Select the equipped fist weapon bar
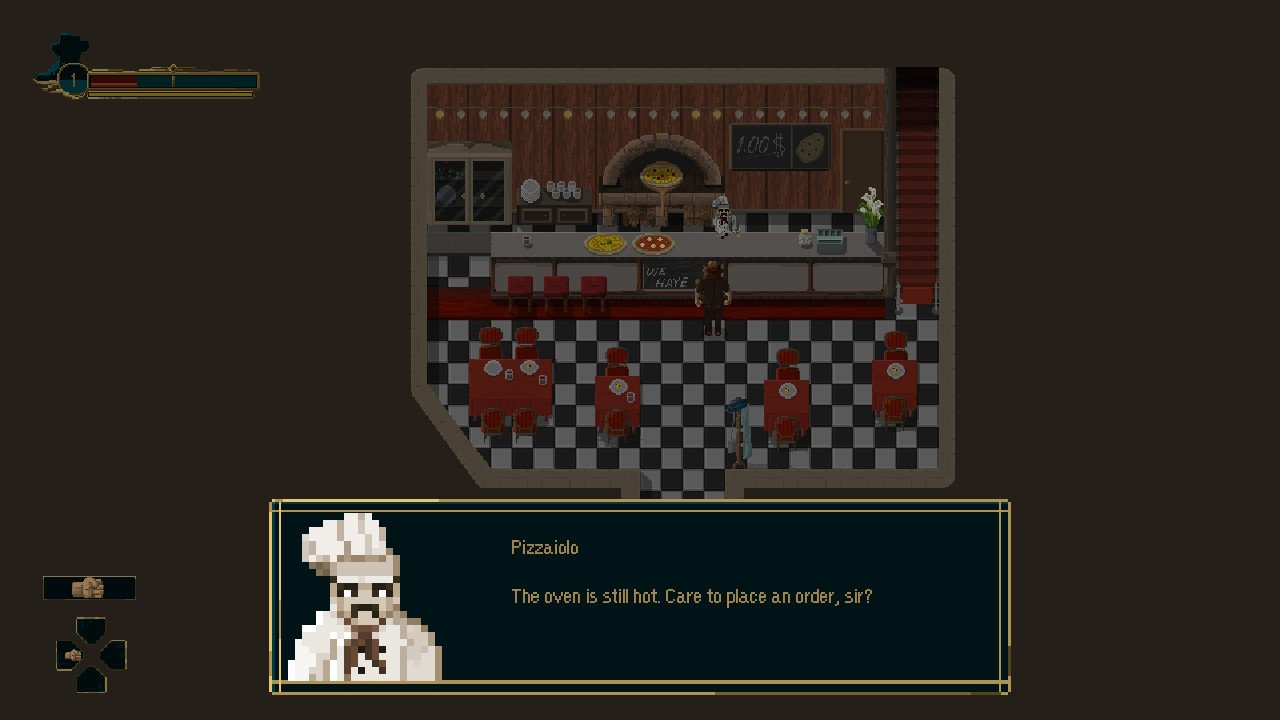1280x720 pixels. click(x=89, y=588)
